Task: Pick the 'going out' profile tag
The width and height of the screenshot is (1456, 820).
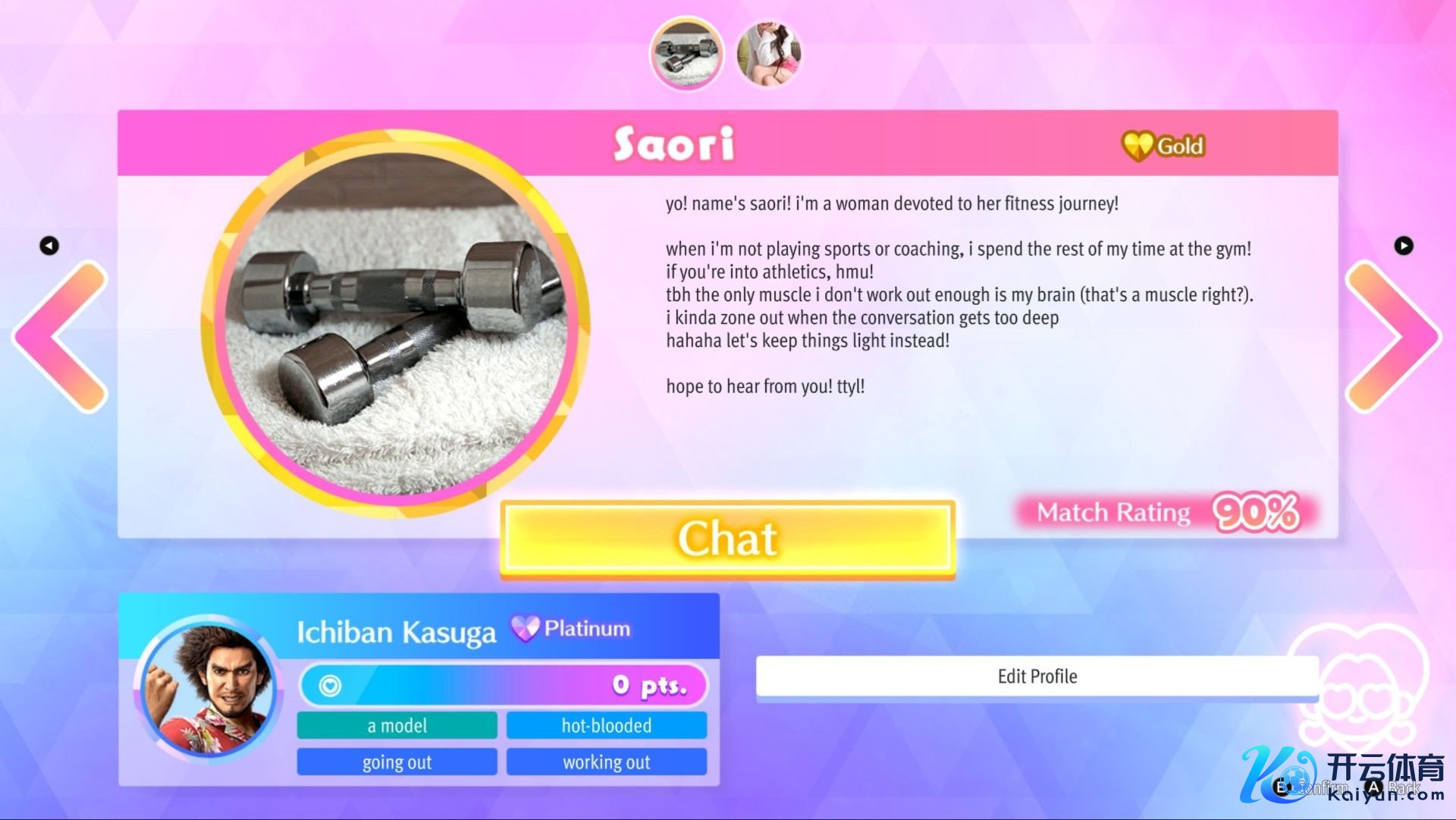Action: click(397, 762)
